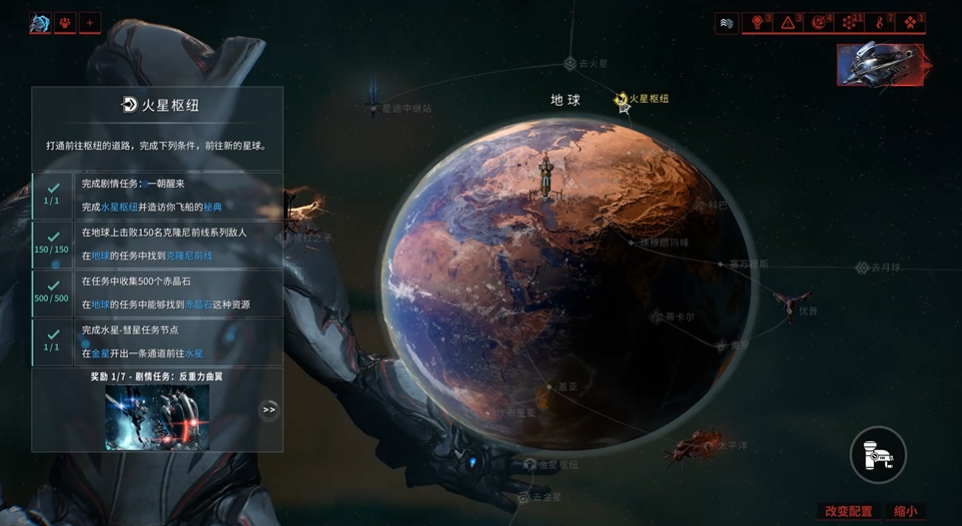Select the 火星枢纽 junction node marker

point(622,98)
